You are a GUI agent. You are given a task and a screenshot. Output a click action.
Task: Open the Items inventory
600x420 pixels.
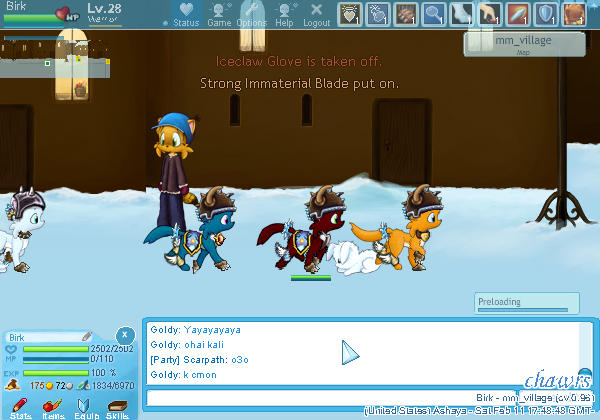point(52,406)
